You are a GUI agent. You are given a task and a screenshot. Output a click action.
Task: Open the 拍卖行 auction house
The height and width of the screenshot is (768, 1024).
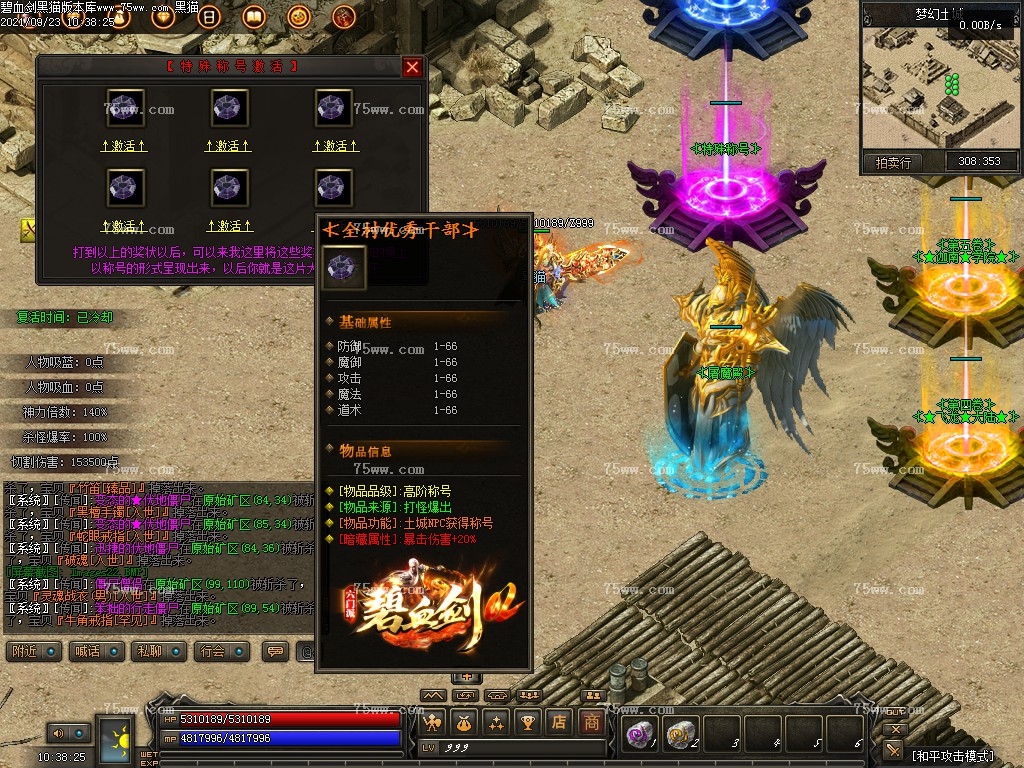(893, 162)
